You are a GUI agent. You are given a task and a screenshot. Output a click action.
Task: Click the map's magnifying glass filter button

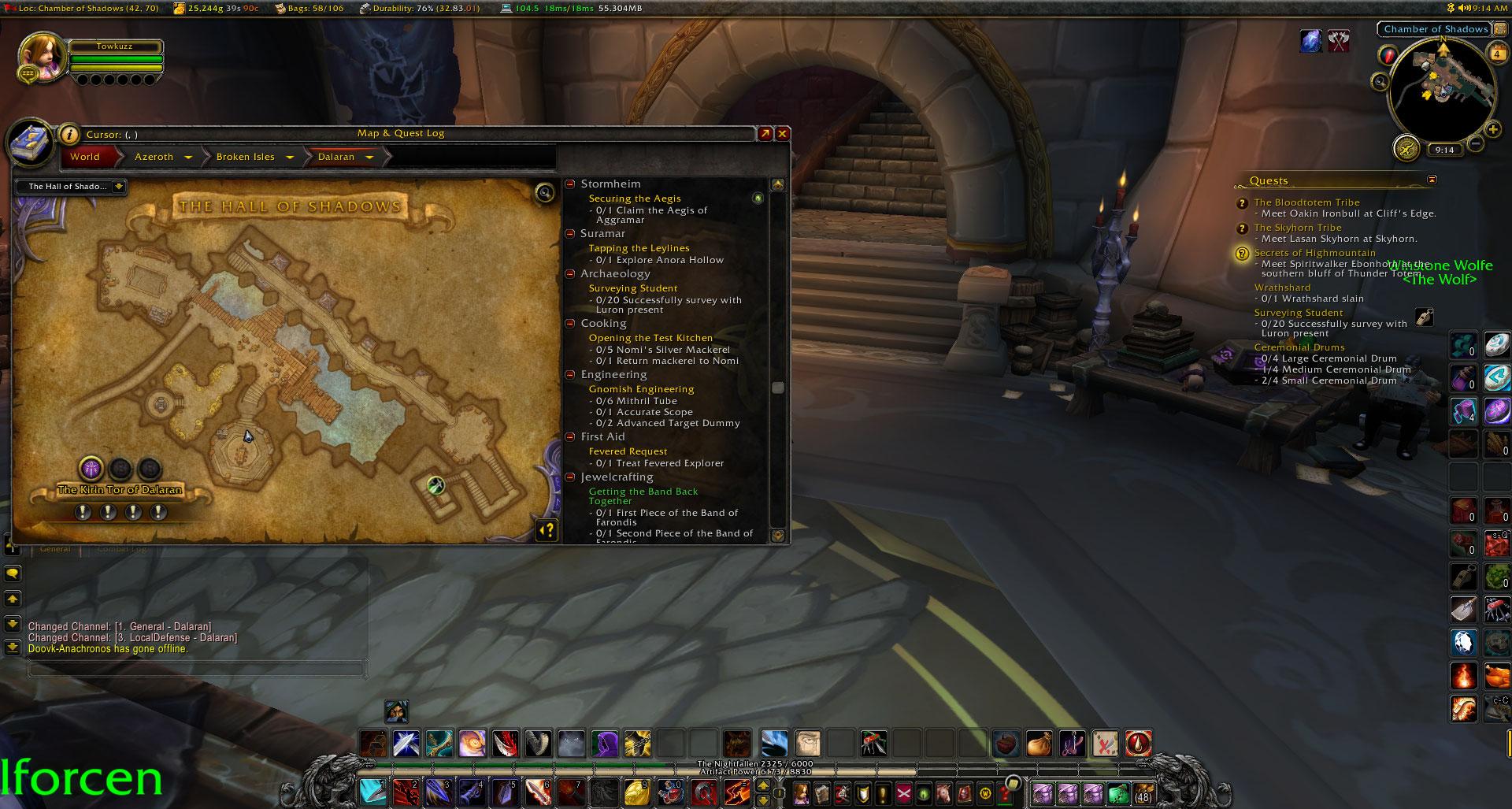[x=544, y=193]
